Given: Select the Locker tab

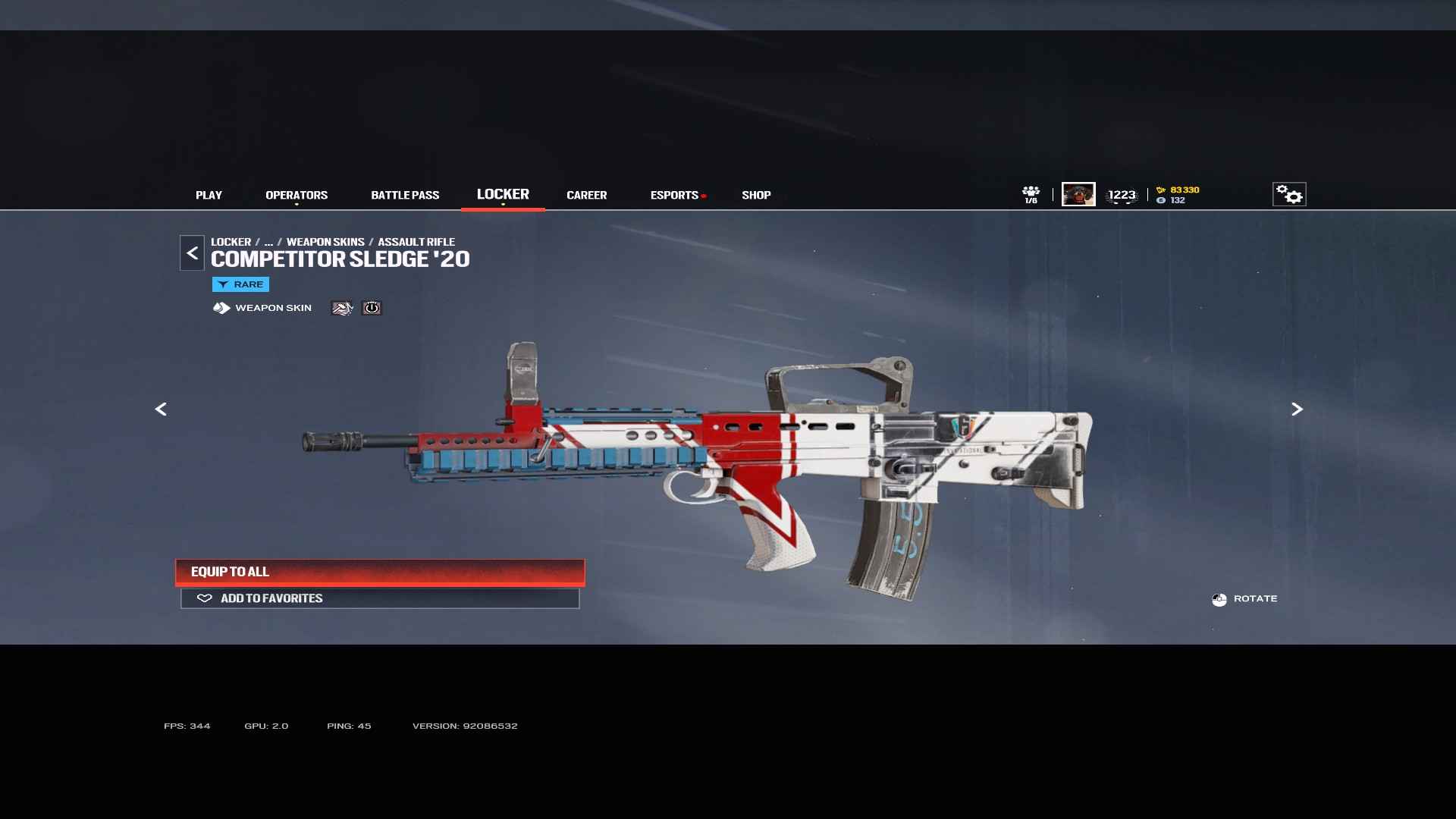Looking at the screenshot, I should click(503, 194).
